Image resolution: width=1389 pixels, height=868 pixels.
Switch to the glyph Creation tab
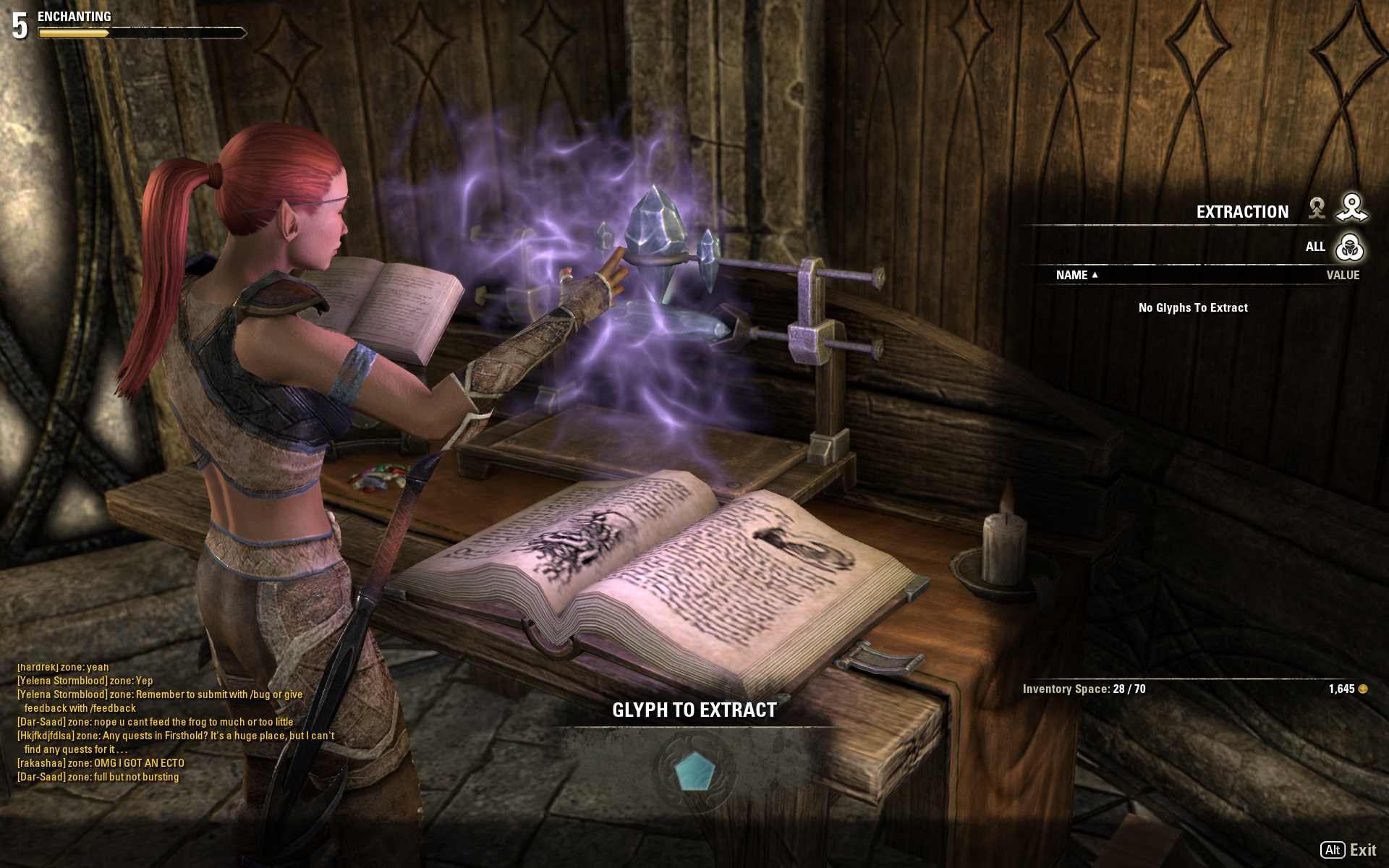[x=1317, y=209]
